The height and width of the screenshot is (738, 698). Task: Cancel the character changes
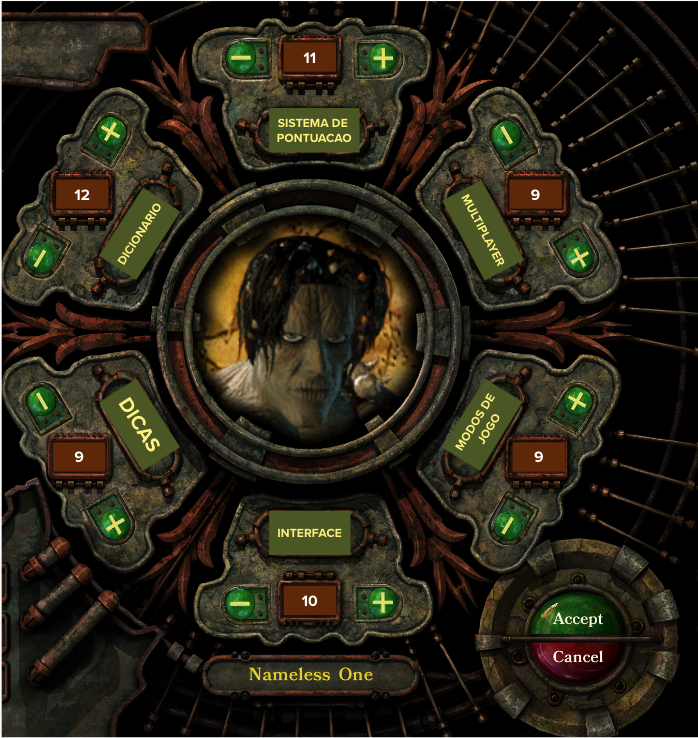577,657
